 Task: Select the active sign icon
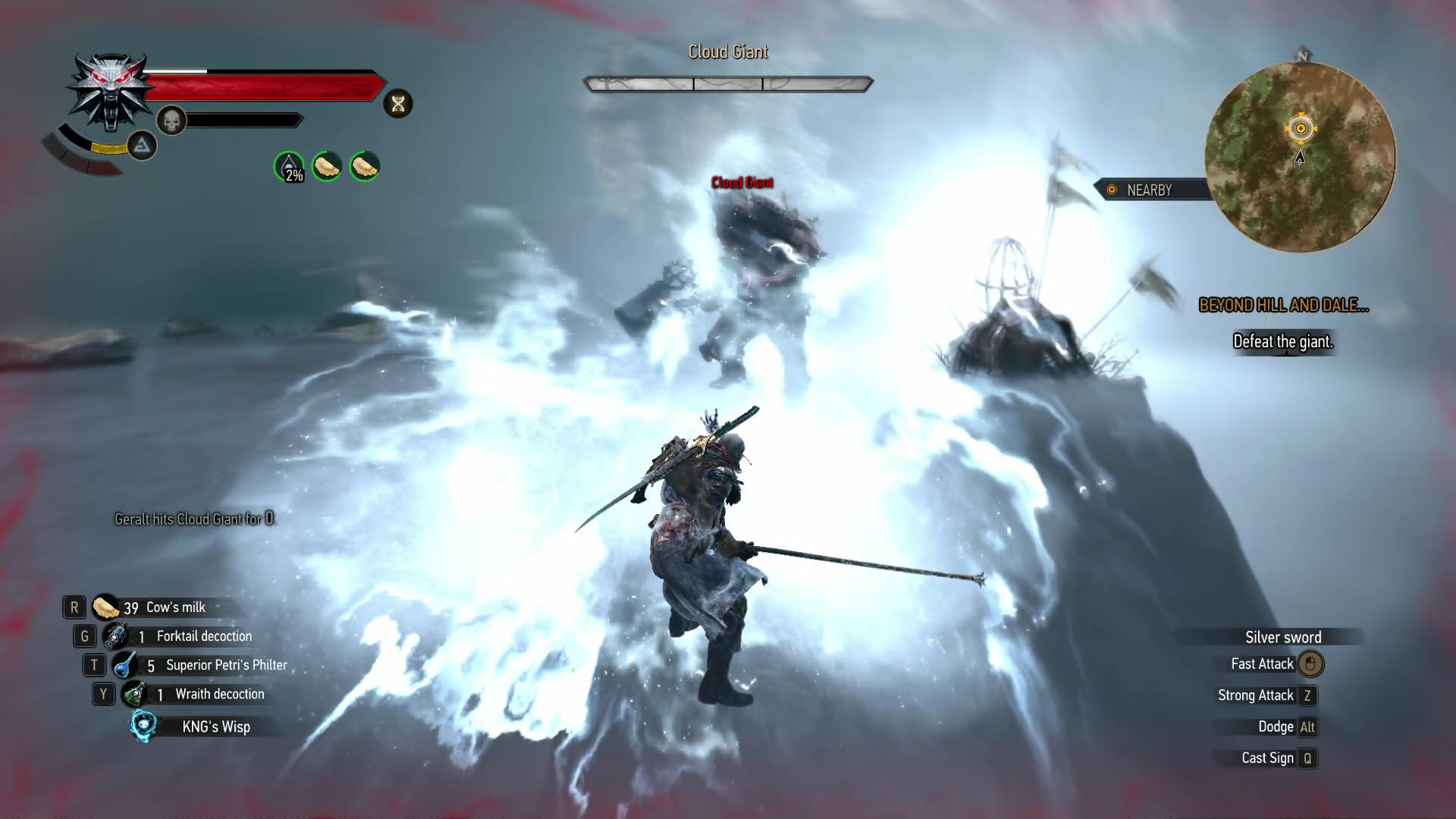142,146
